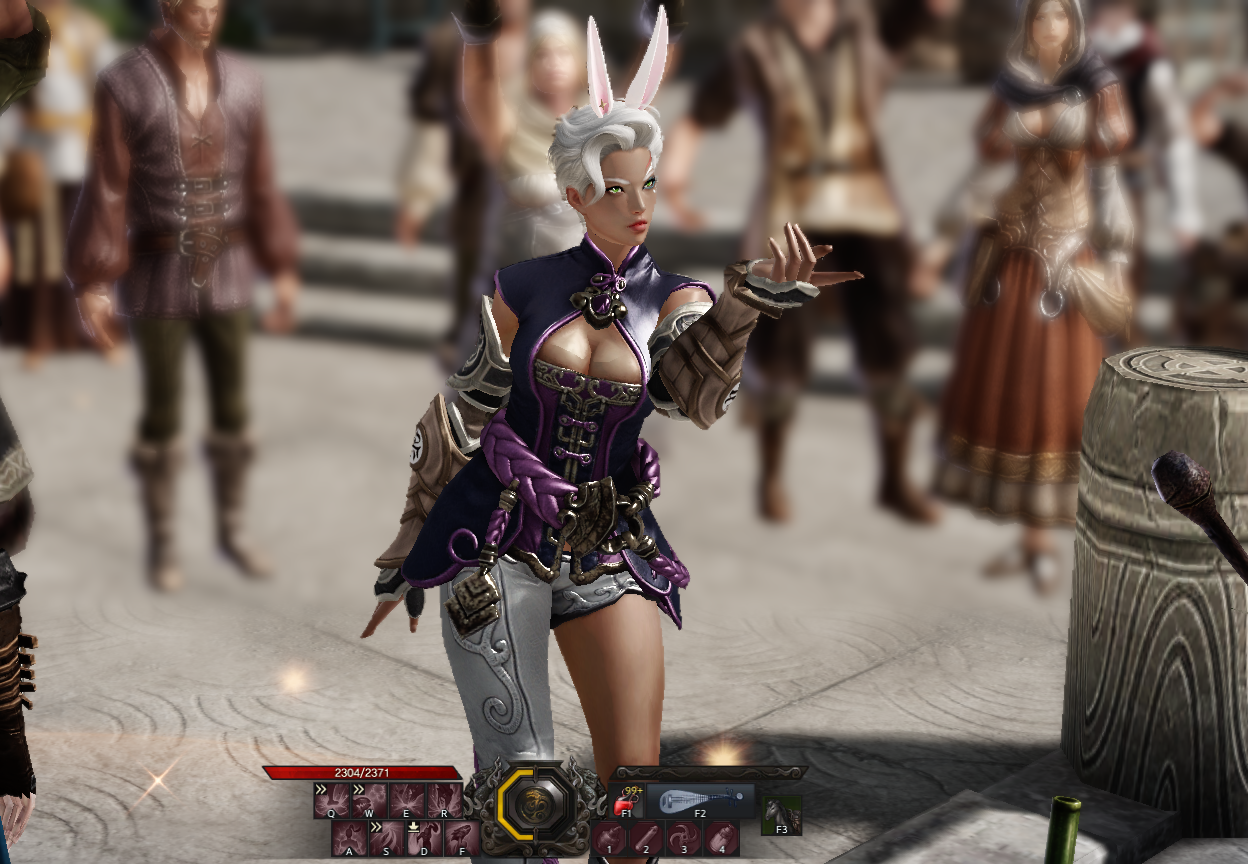Use the grenade item in slot 1
The image size is (1248, 864).
point(609,838)
